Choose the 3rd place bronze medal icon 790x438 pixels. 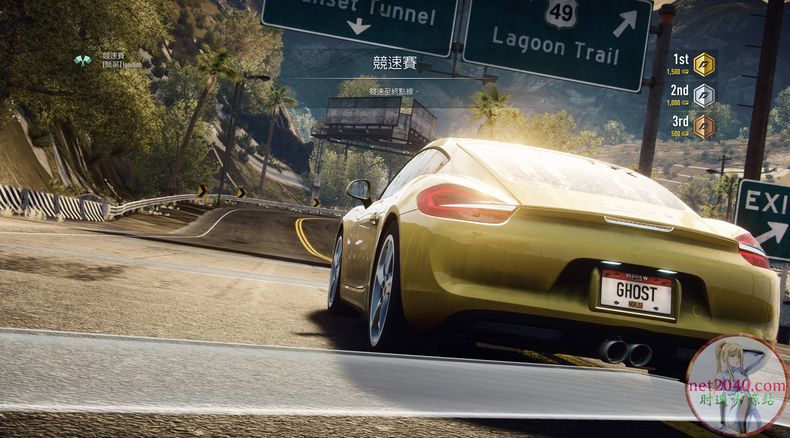pos(704,126)
